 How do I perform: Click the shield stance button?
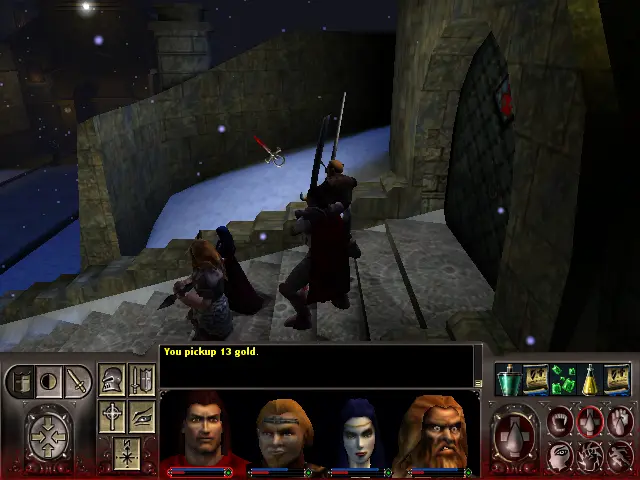(x=22, y=381)
